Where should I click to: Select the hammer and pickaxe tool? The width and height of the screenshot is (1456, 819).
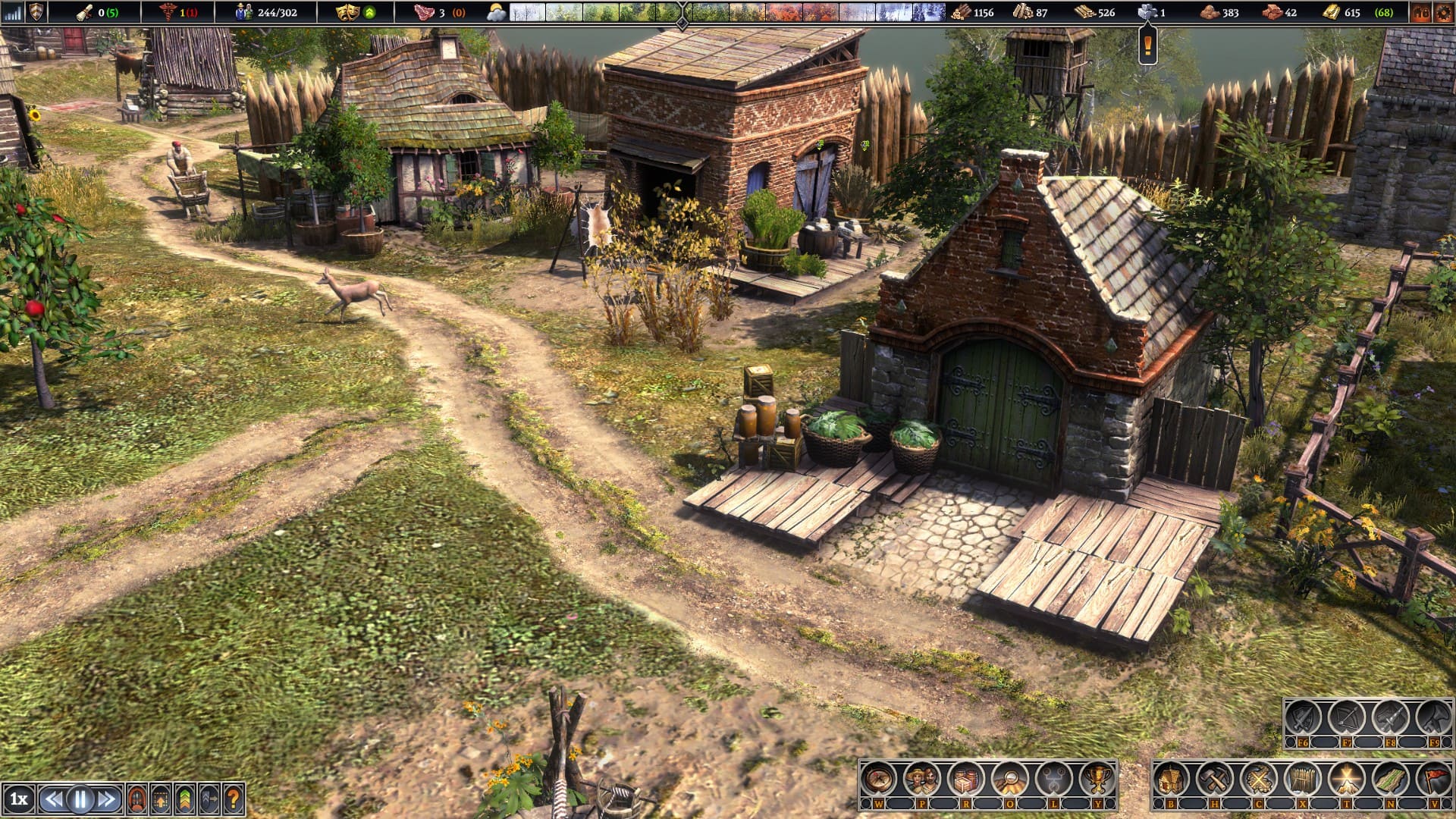coord(1215,779)
